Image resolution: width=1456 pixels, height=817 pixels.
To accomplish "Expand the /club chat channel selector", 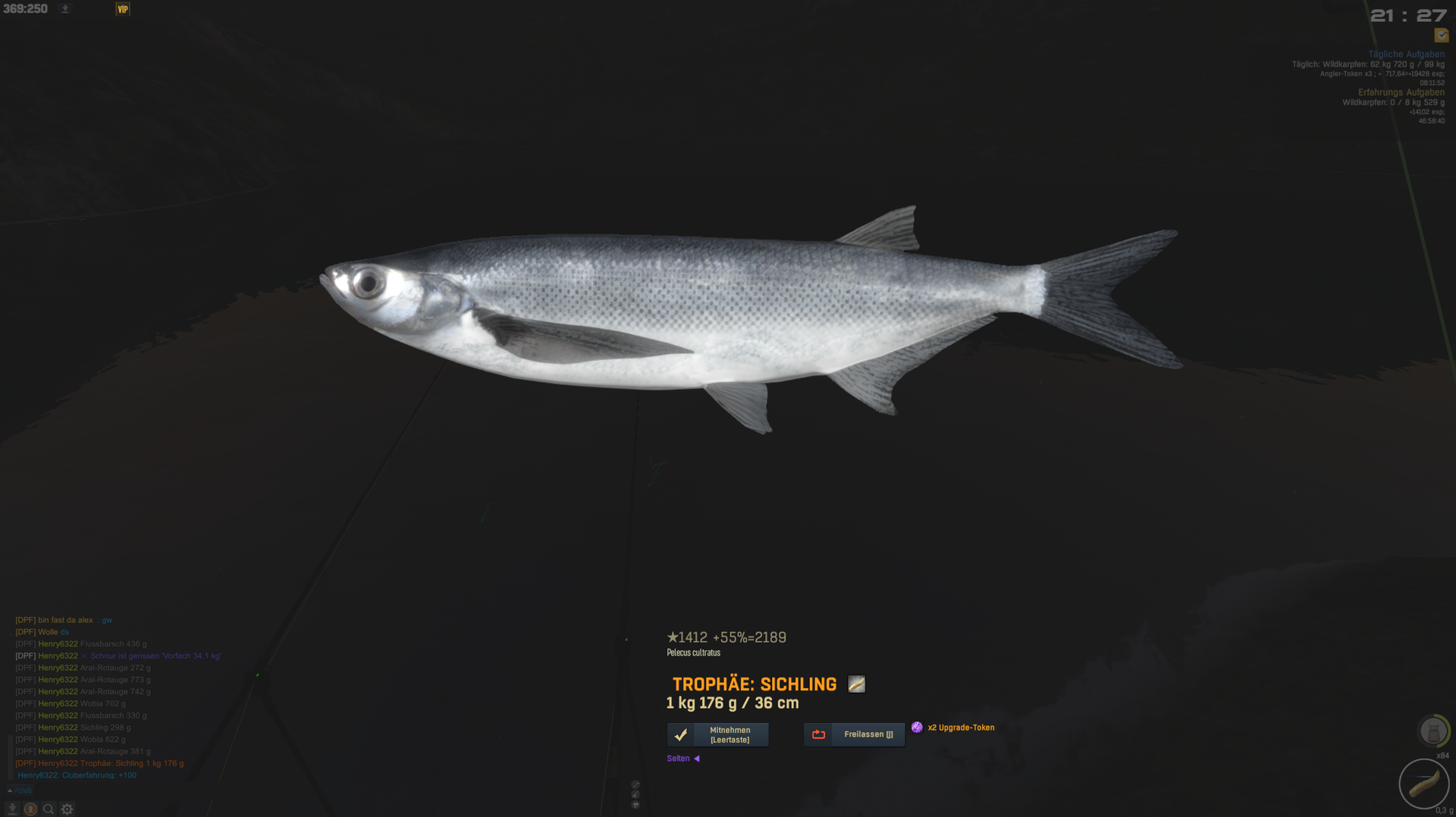I will (x=20, y=790).
